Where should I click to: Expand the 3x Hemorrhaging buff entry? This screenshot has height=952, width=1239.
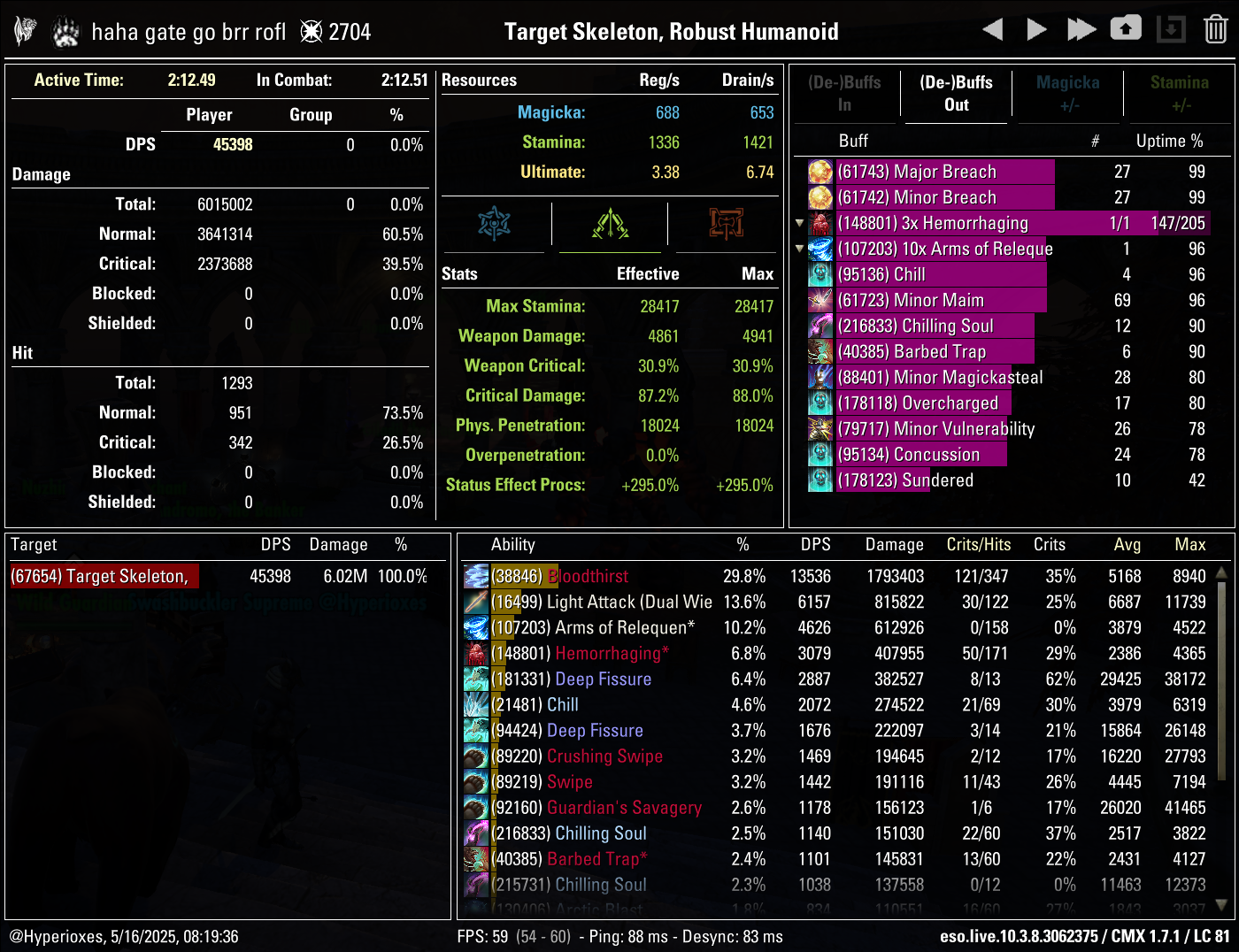click(x=799, y=223)
